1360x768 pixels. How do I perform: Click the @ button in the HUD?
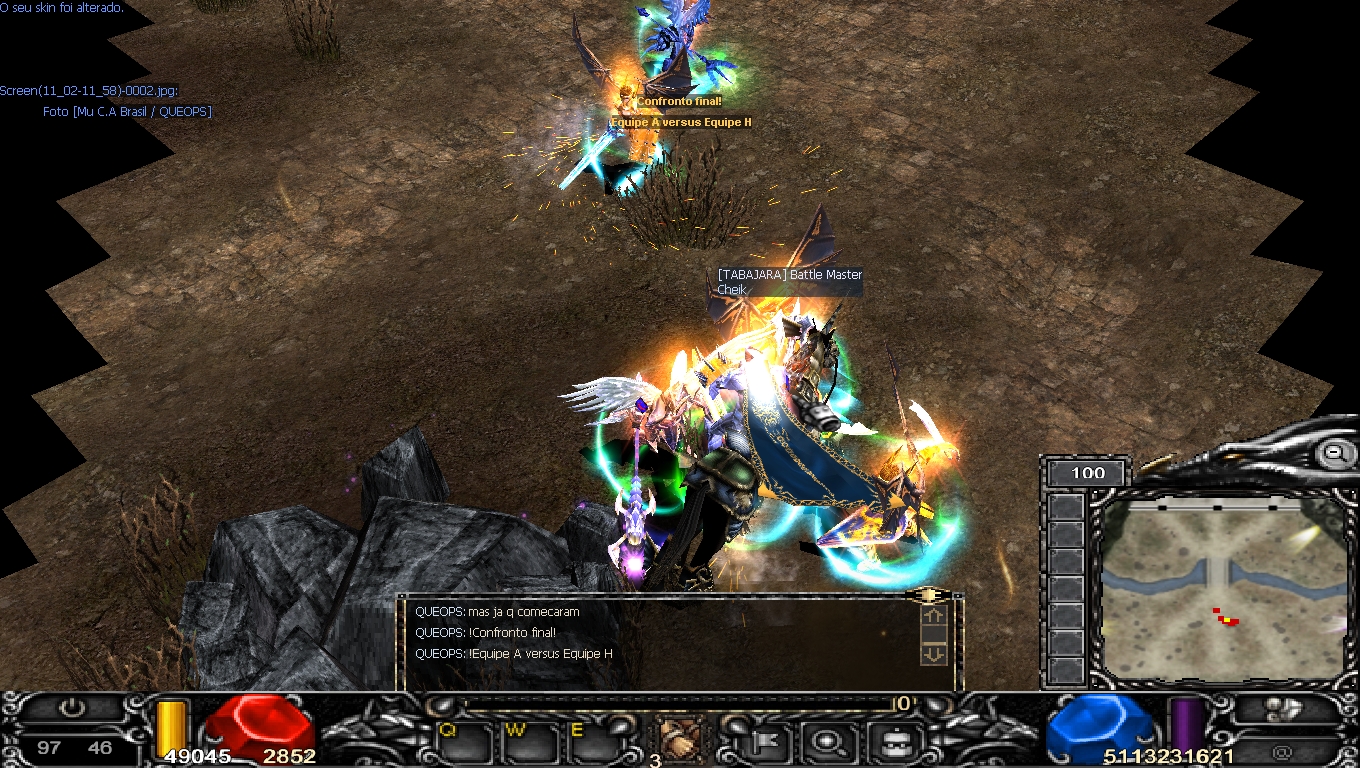tap(1282, 751)
